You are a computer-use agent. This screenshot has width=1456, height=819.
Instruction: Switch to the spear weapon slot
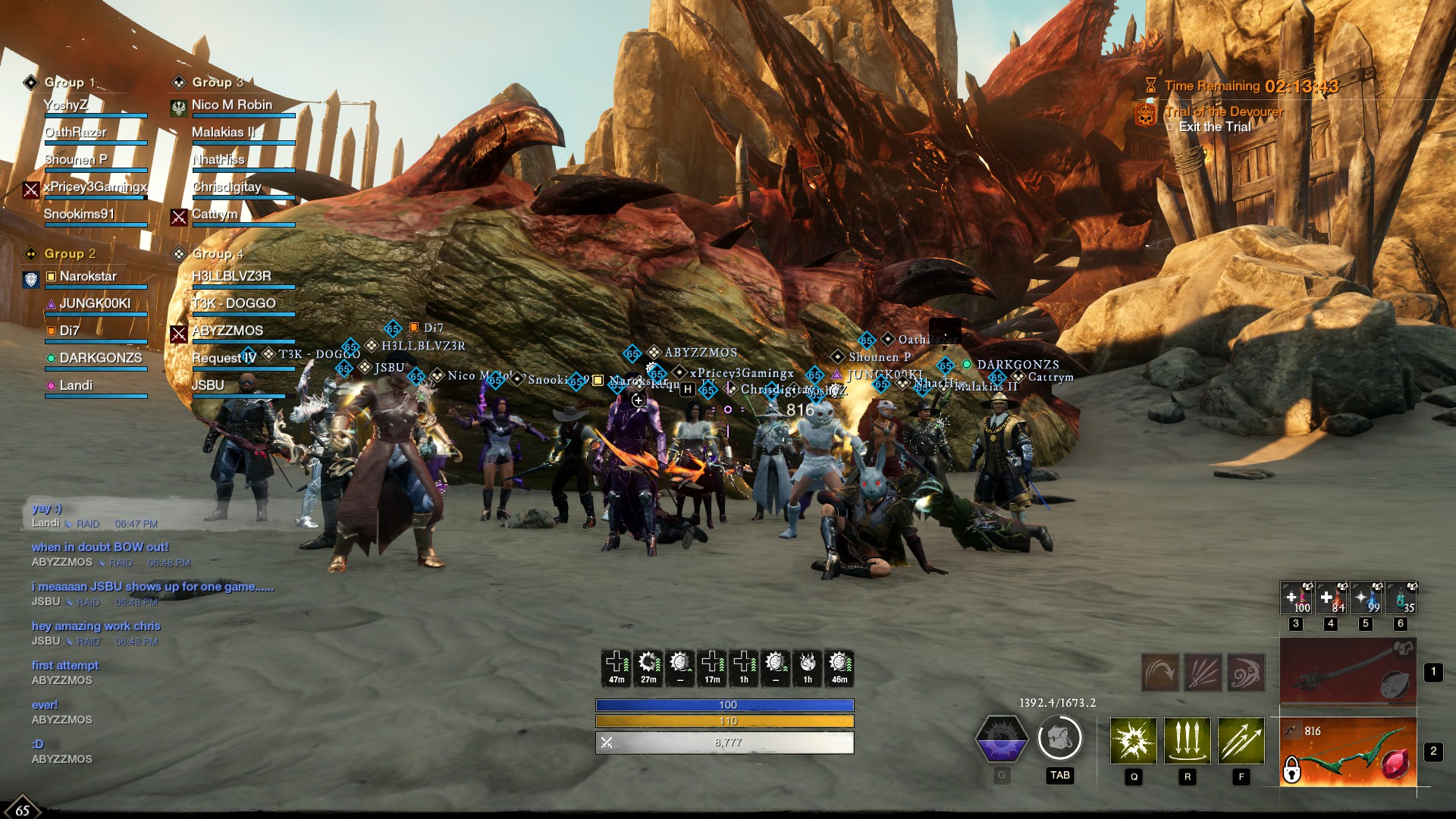(x=1348, y=672)
